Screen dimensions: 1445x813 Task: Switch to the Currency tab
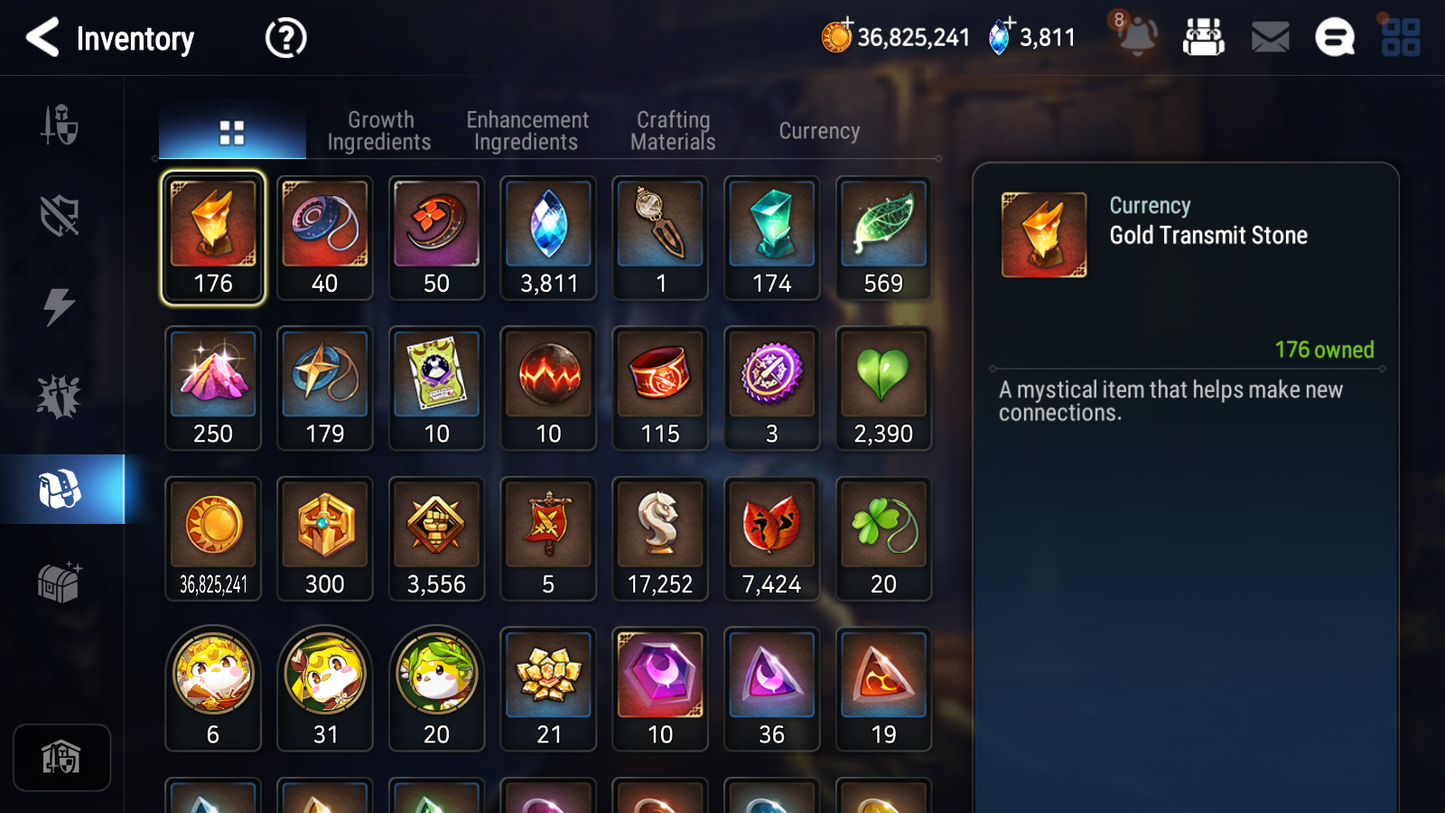818,130
